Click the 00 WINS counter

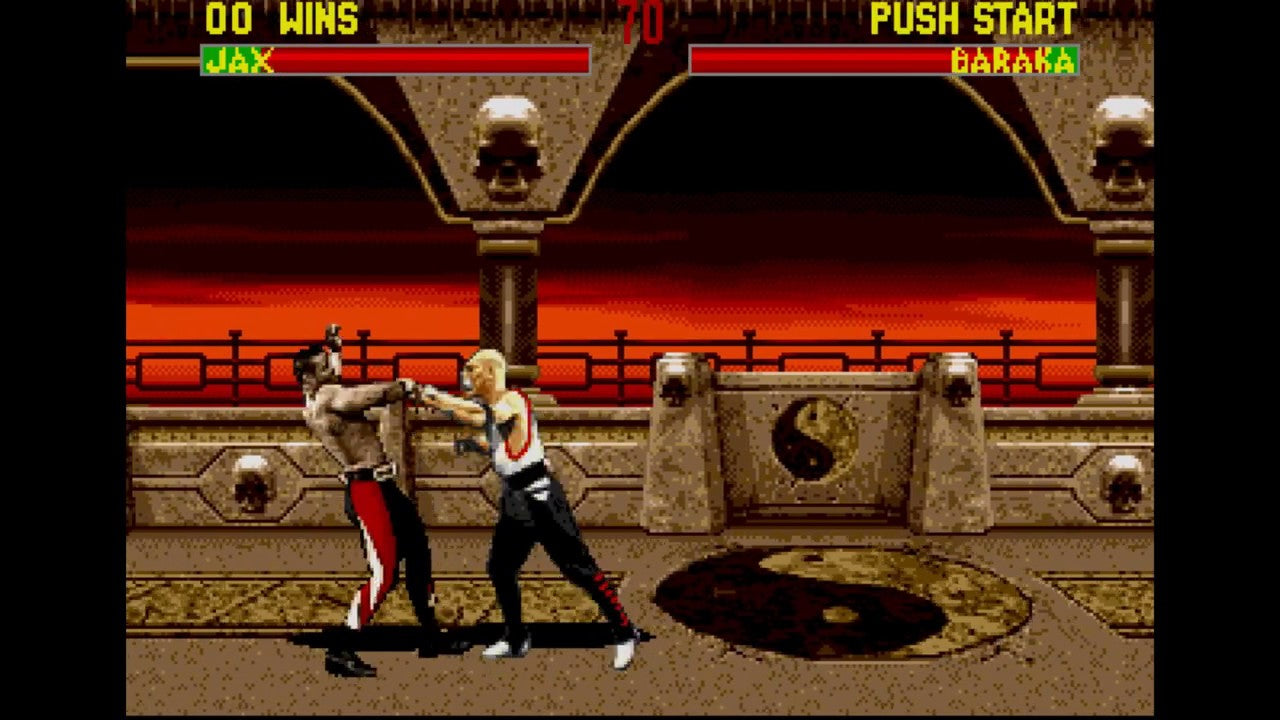click(280, 18)
